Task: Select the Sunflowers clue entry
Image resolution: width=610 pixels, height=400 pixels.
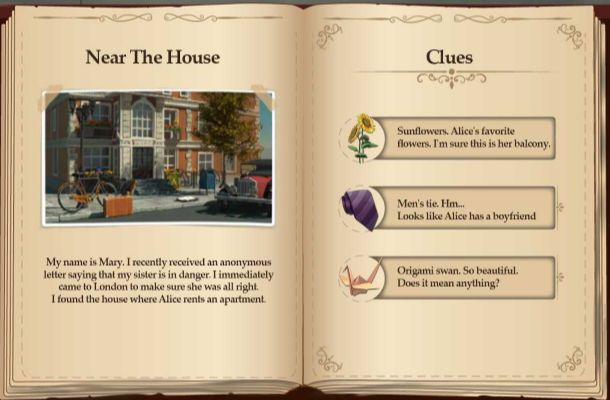Action: coord(472,137)
